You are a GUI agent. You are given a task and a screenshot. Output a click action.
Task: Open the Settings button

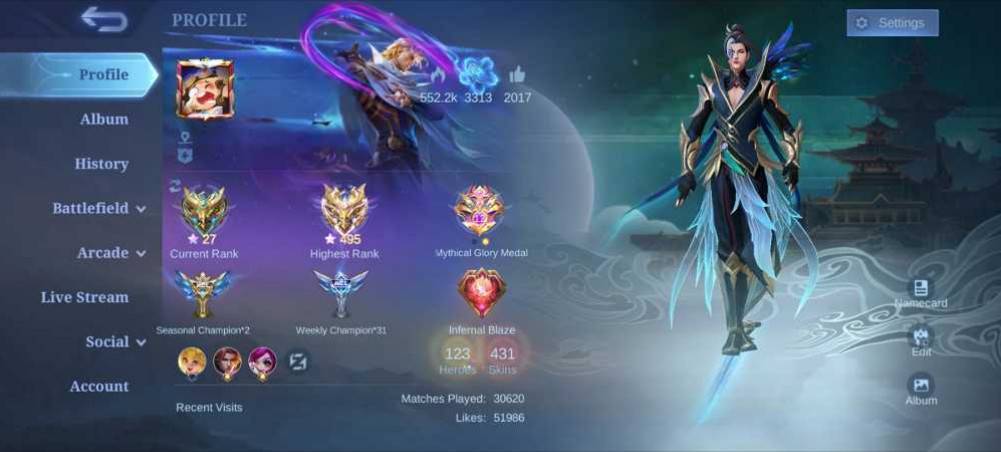coord(892,23)
